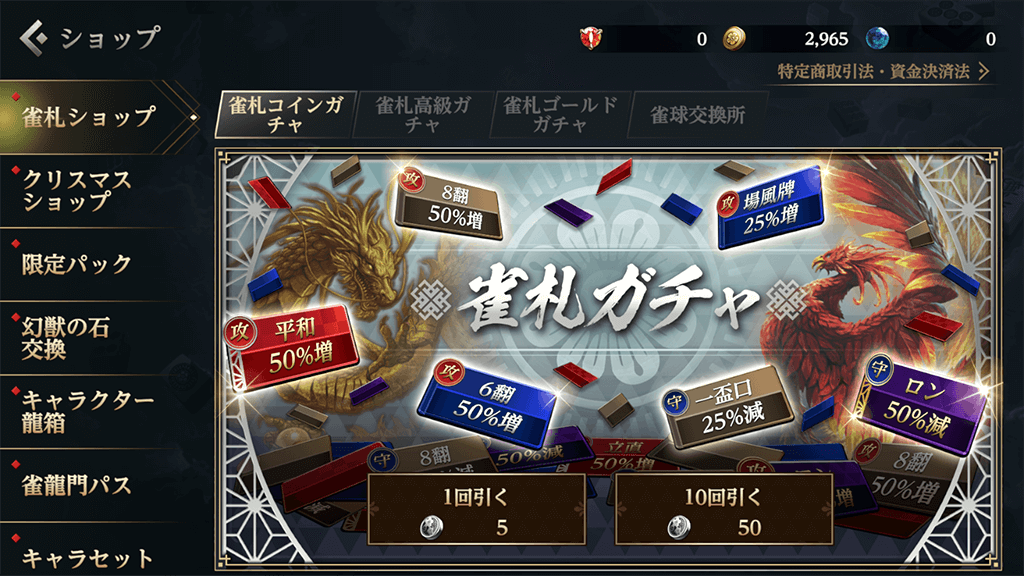Open the 雀球交換所 tab
The image size is (1024, 576).
point(698,115)
